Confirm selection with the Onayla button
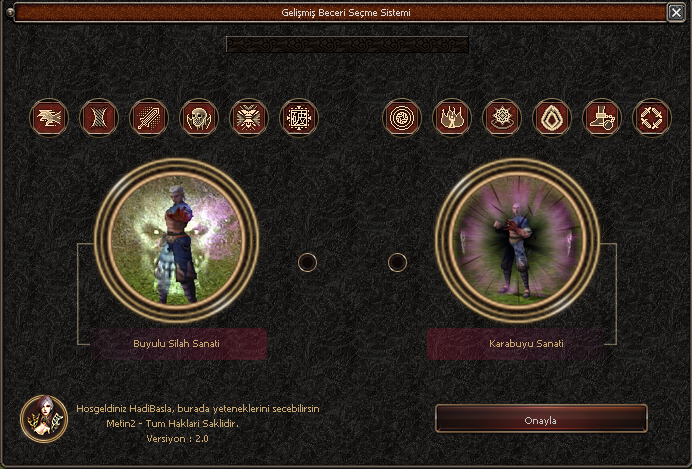The image size is (692, 469). click(541, 419)
